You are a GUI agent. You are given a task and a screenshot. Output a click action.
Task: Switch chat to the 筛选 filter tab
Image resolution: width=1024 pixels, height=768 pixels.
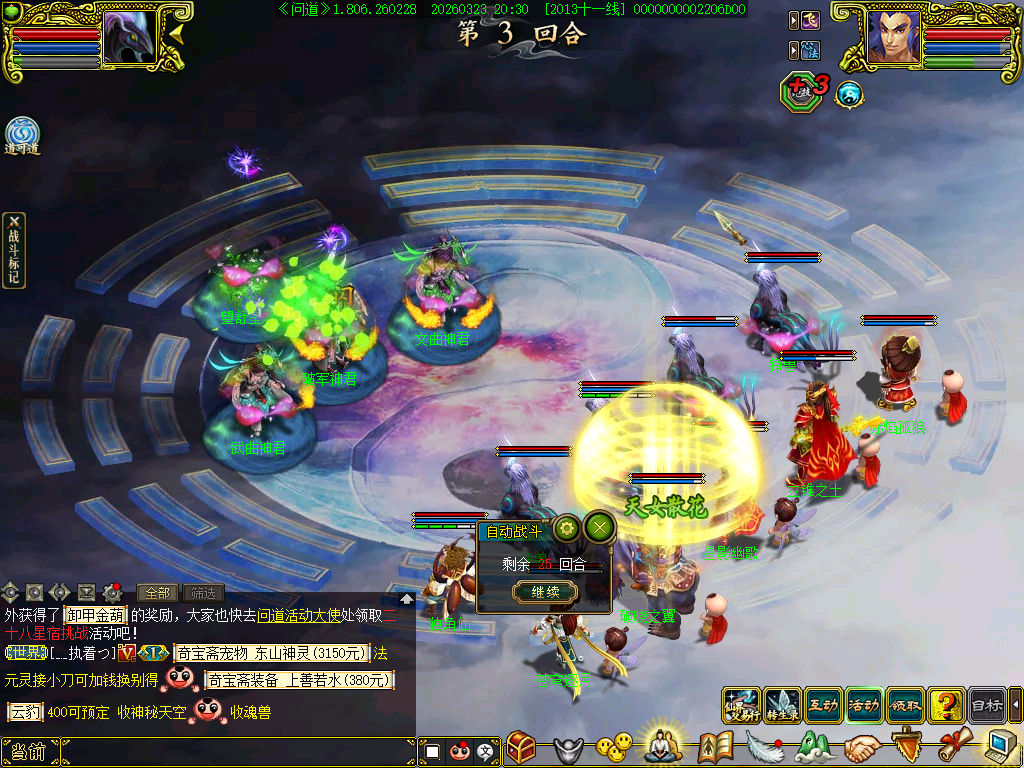[203, 593]
